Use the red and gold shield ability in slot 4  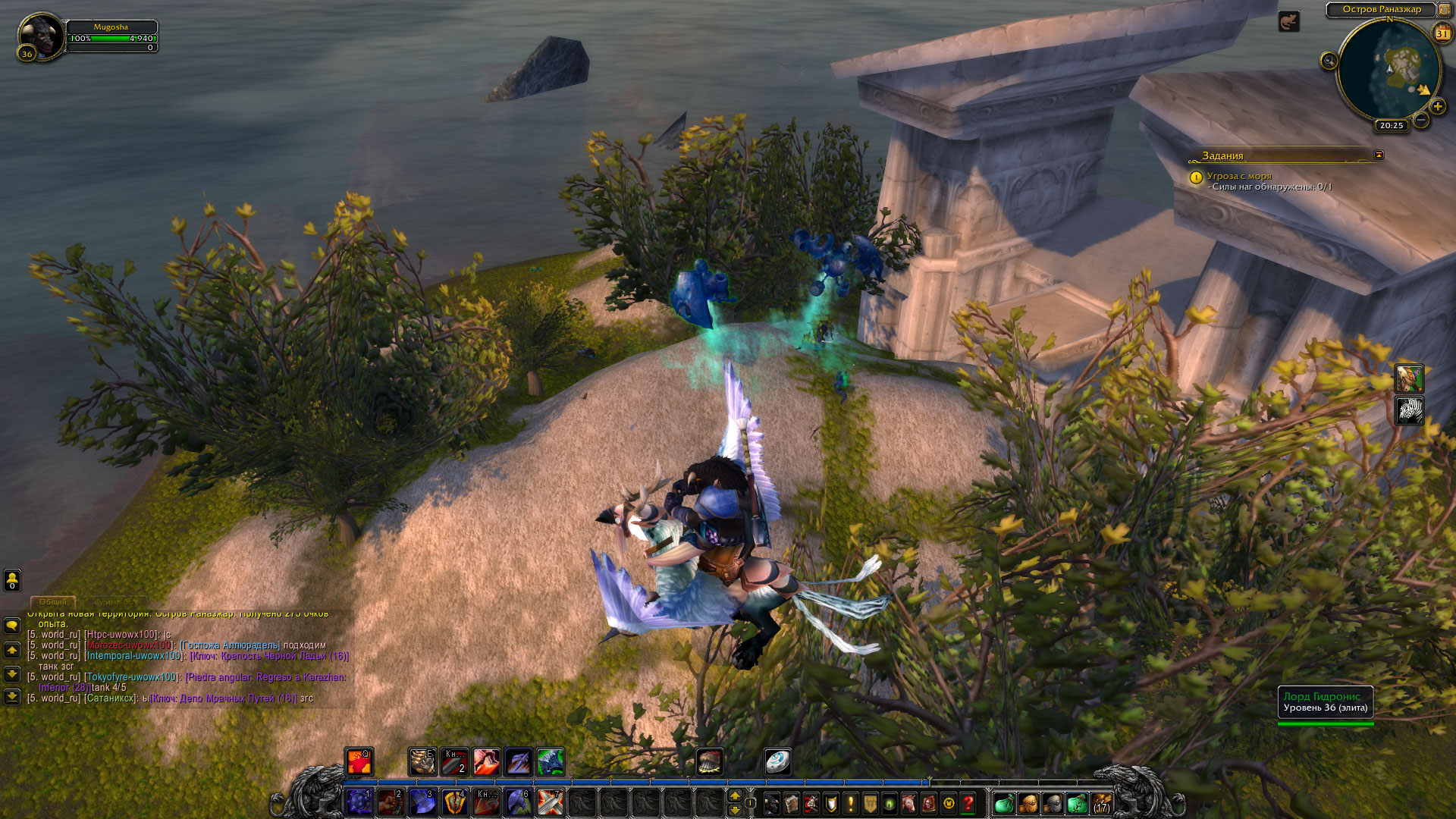[x=454, y=802]
